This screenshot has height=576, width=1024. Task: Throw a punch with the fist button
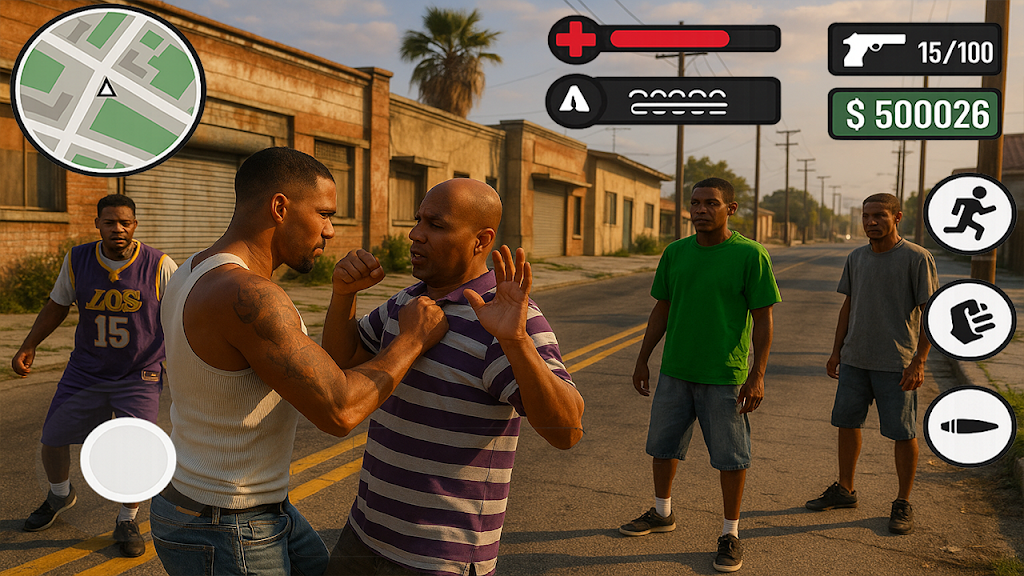coord(969,320)
